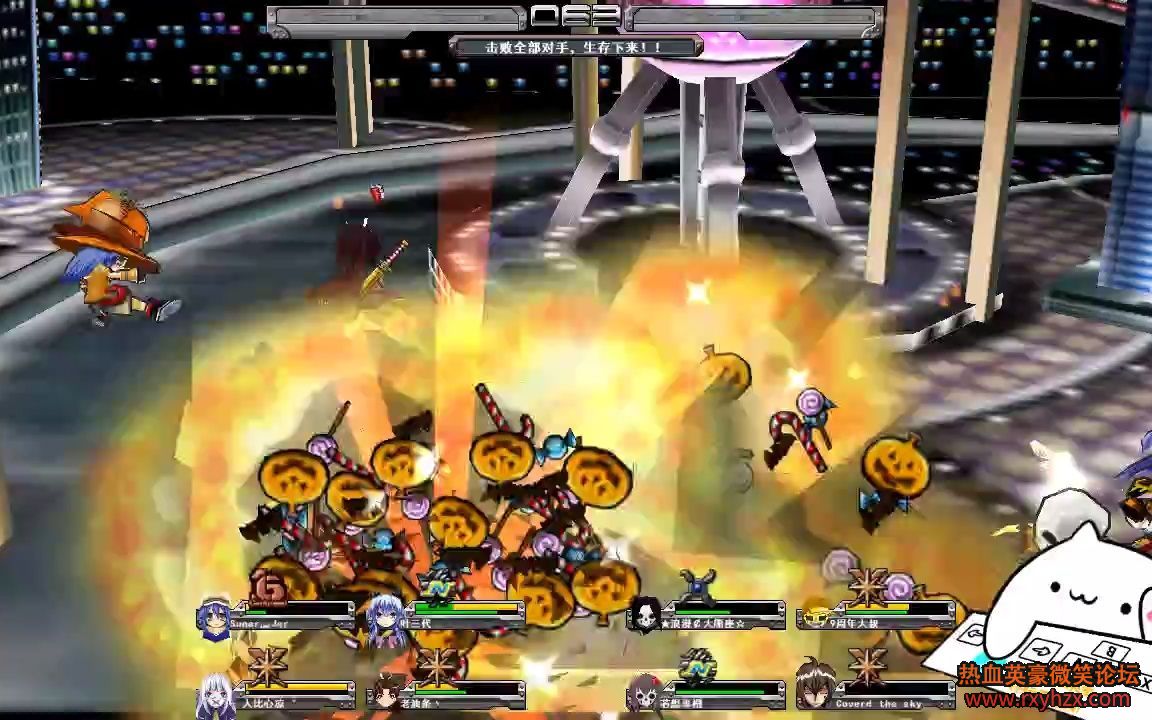Select the 人比心凉 white-haired portrait

pyautogui.click(x=216, y=692)
